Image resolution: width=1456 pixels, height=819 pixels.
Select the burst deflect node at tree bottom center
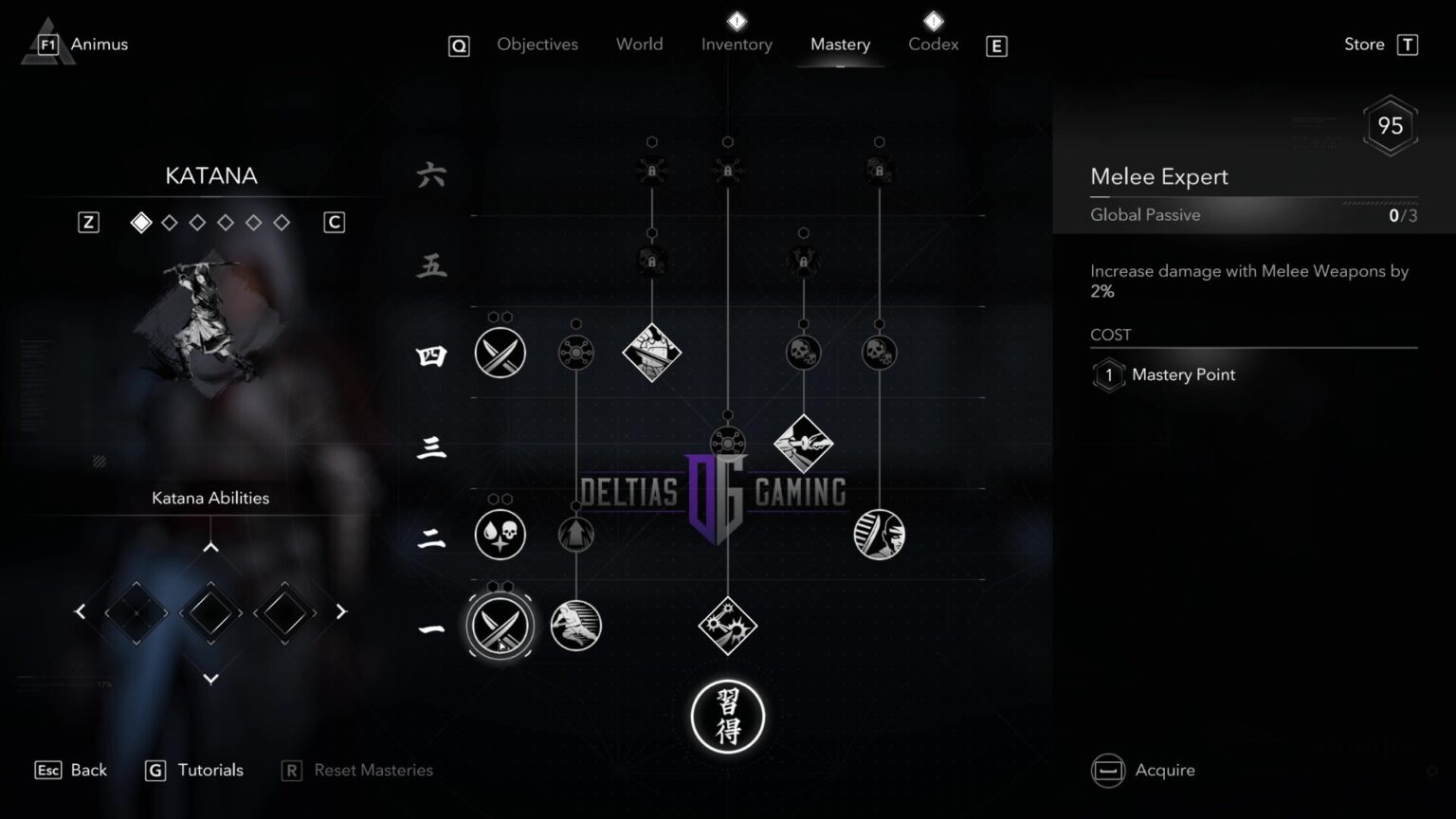coord(727,625)
